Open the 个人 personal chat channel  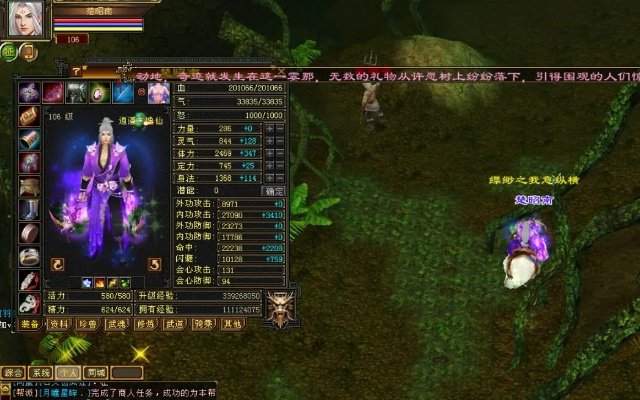(69, 372)
